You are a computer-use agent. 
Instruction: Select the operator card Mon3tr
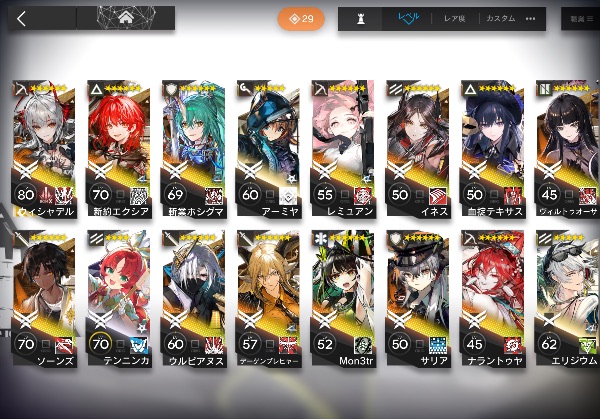pos(342,295)
